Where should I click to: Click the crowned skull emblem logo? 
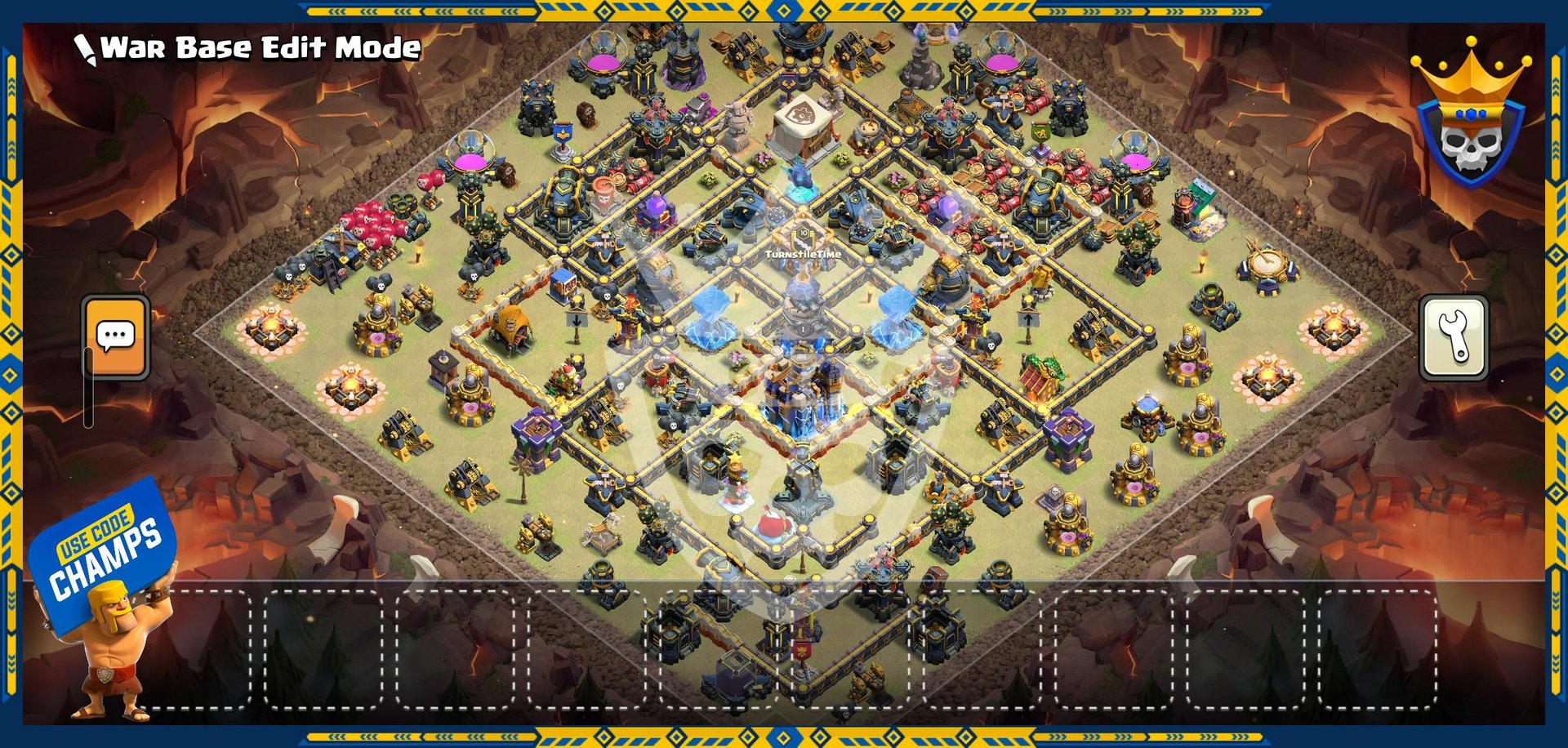(1470, 118)
